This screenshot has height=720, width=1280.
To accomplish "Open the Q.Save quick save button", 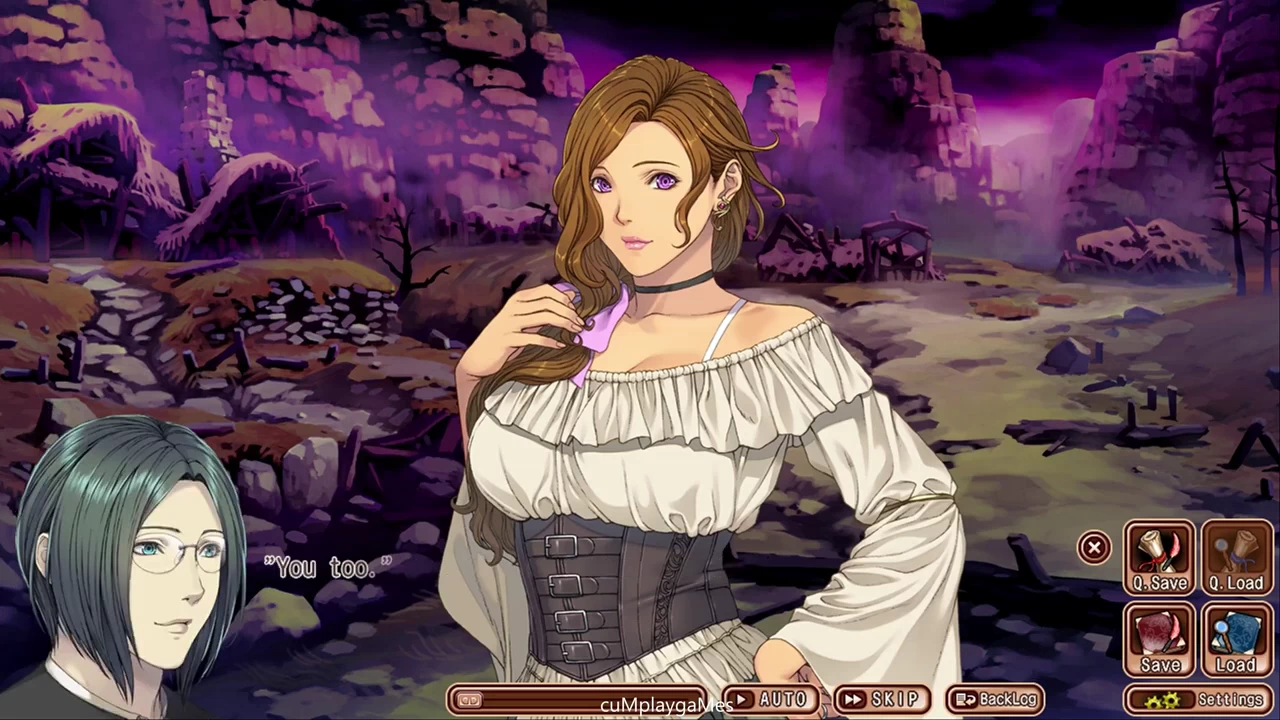I will click(x=1160, y=558).
